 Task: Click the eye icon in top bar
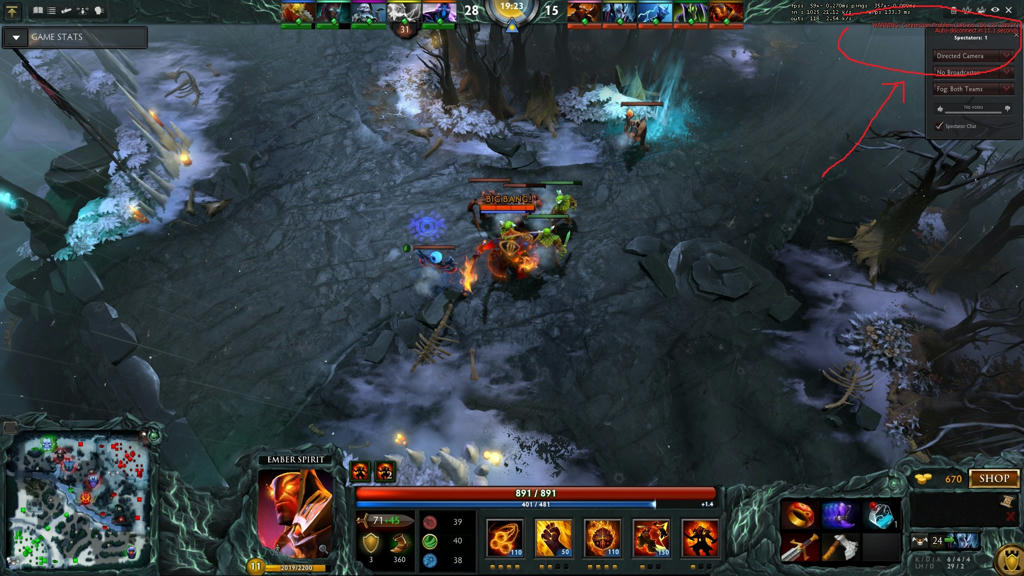[994, 10]
